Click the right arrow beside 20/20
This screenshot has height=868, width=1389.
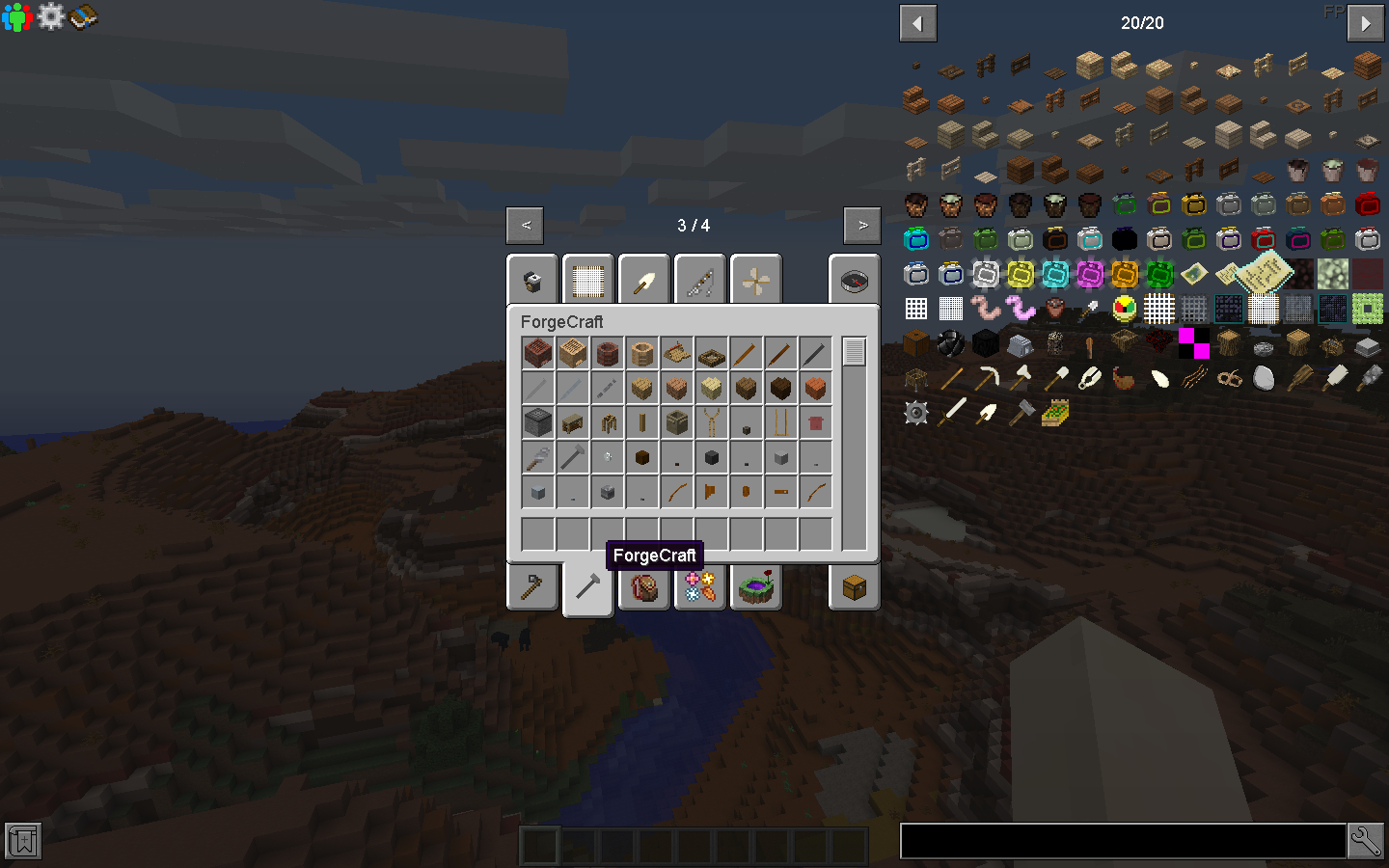click(1365, 22)
